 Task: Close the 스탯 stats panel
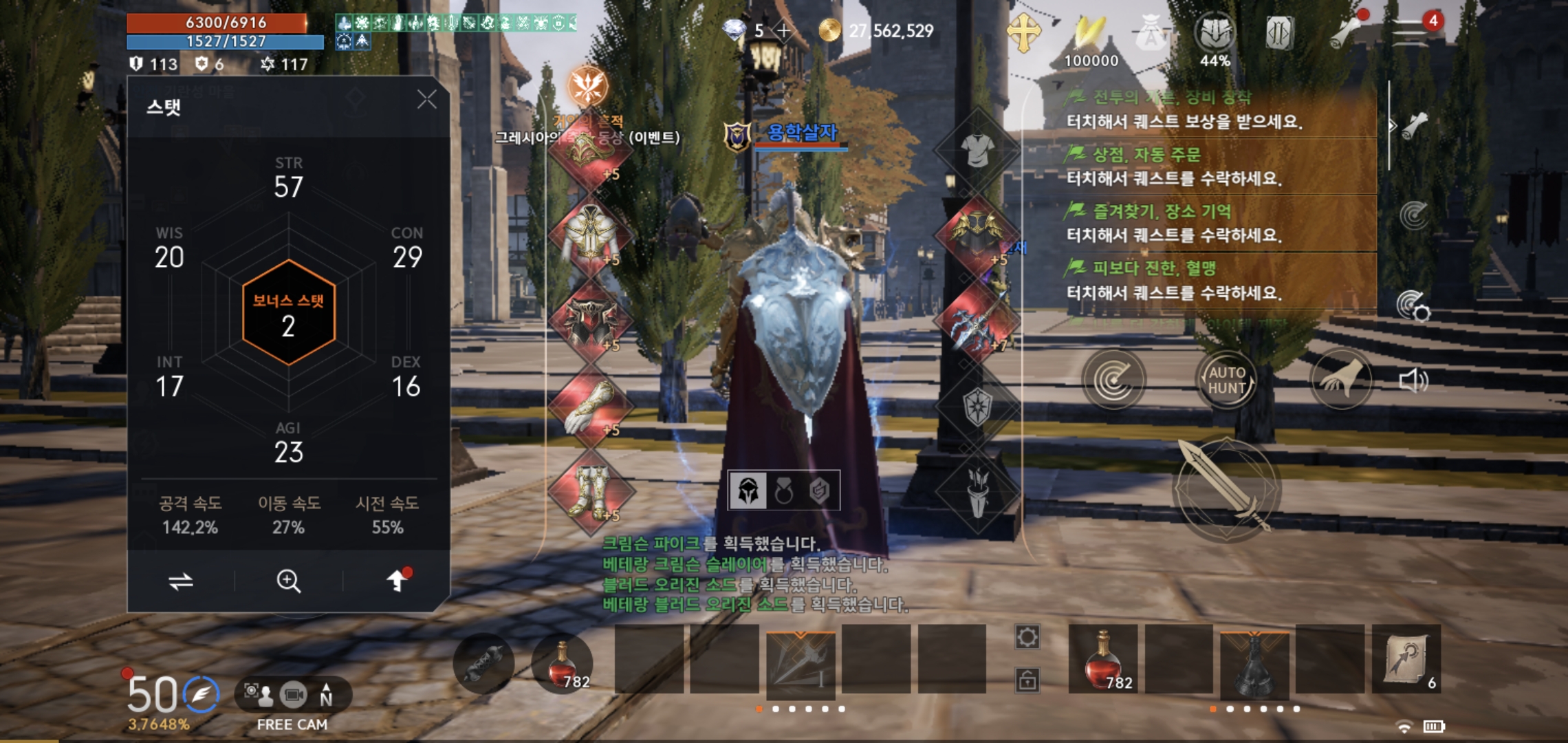tap(427, 100)
